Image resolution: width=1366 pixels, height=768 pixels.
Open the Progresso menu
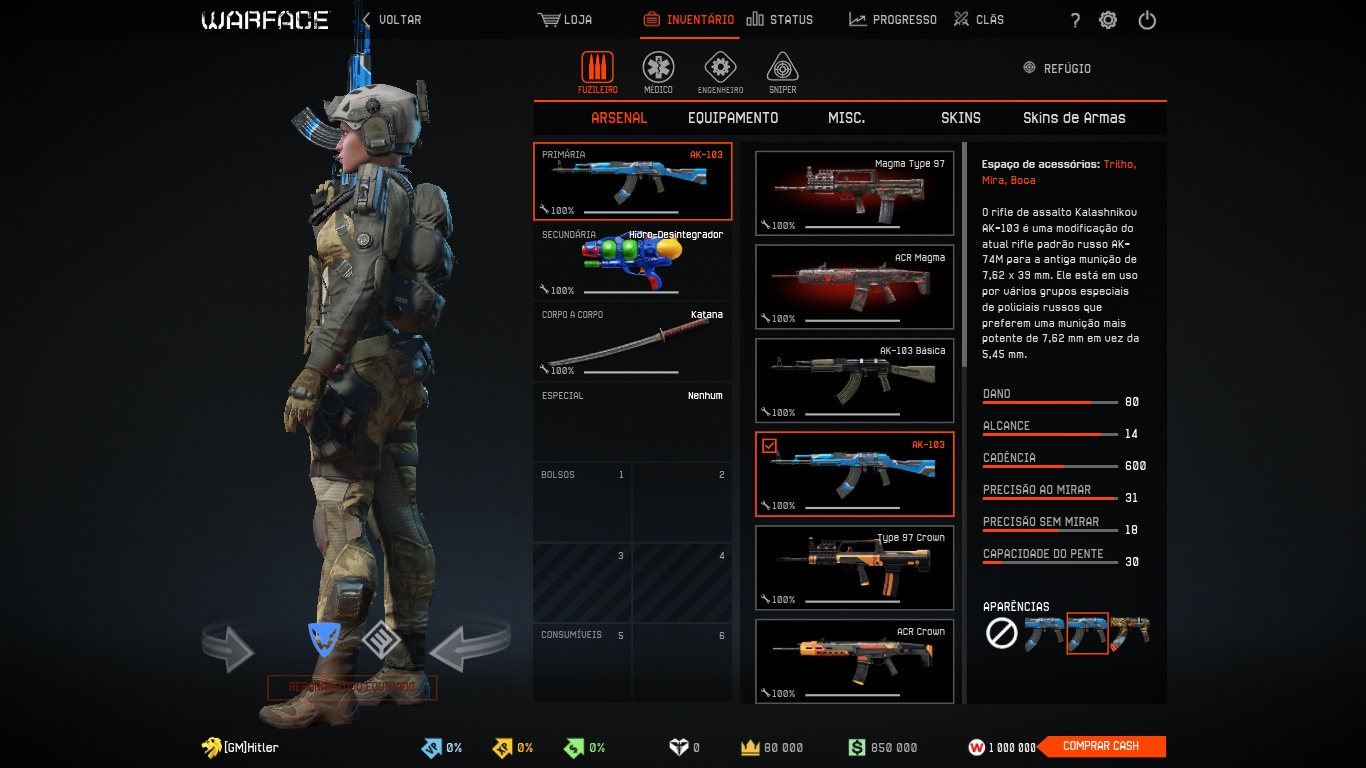pos(893,19)
